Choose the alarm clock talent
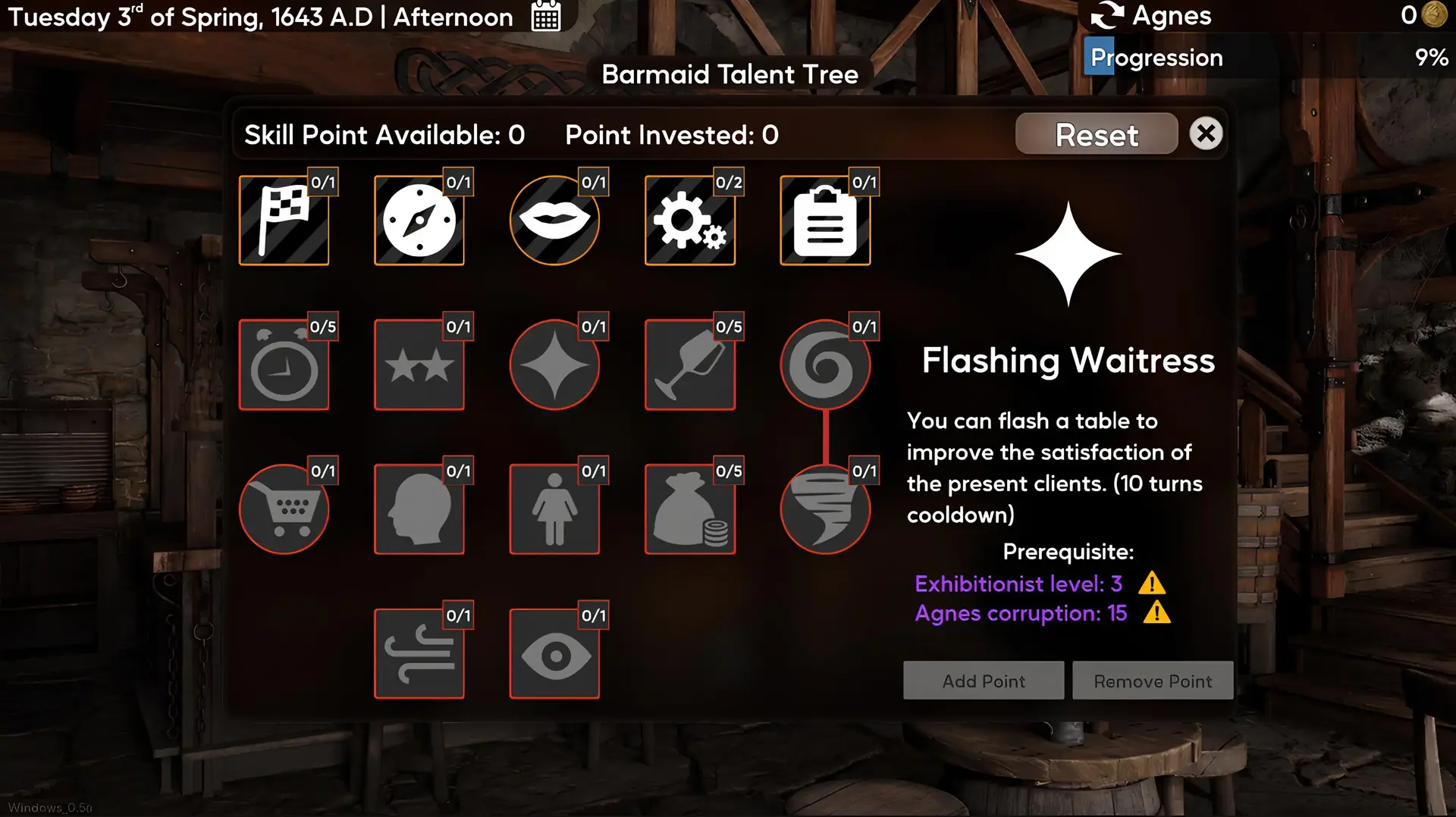Viewport: 1456px width, 817px height. tap(284, 365)
